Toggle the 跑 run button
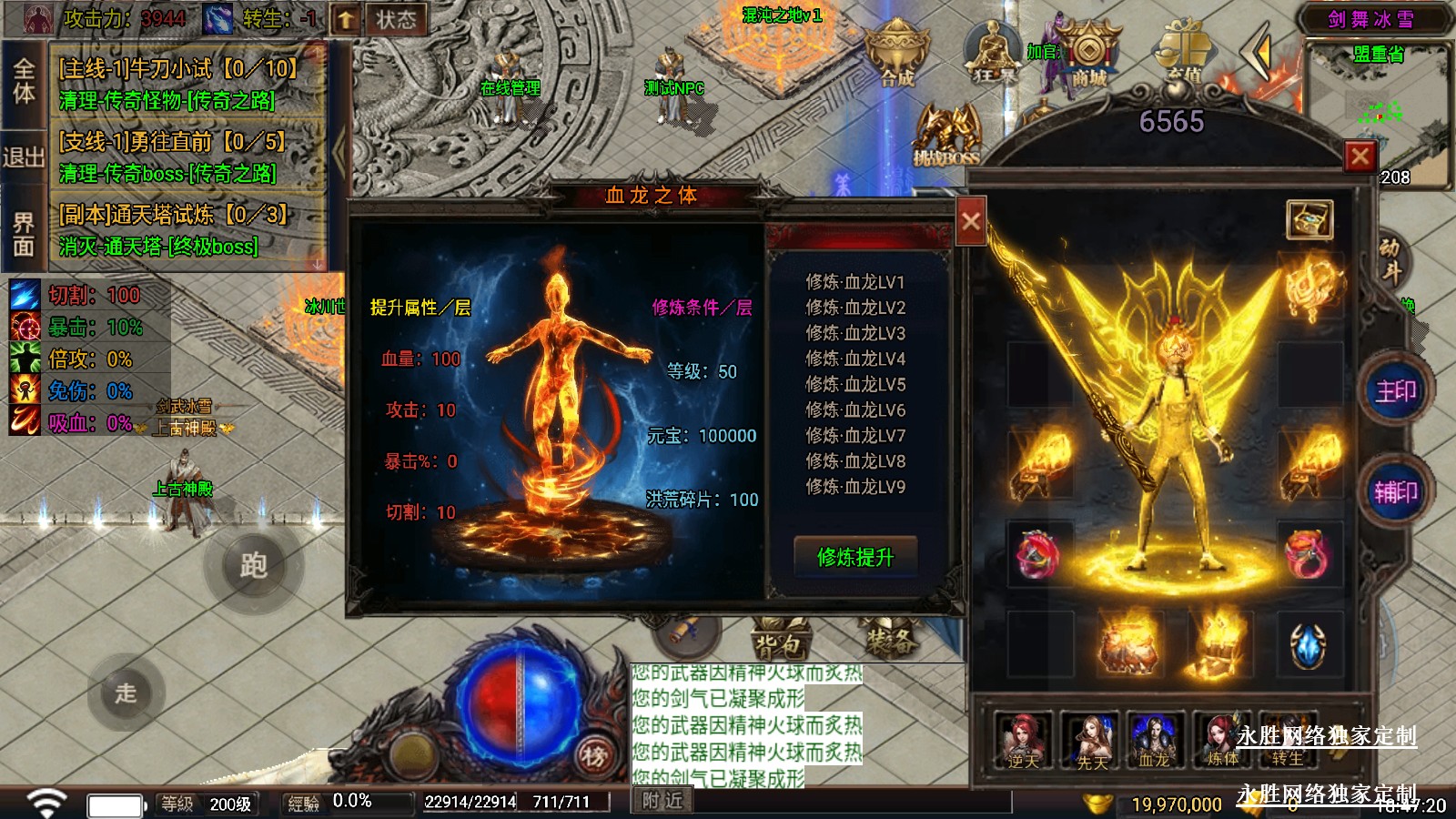 pyautogui.click(x=253, y=565)
